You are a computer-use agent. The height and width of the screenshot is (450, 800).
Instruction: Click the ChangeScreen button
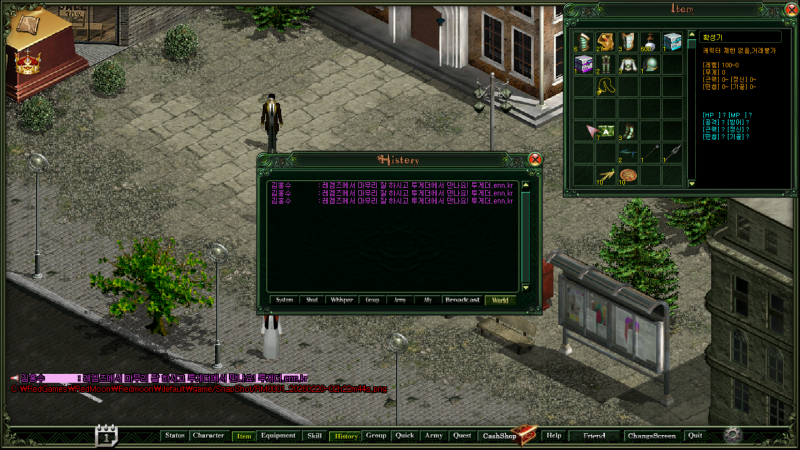click(x=651, y=436)
